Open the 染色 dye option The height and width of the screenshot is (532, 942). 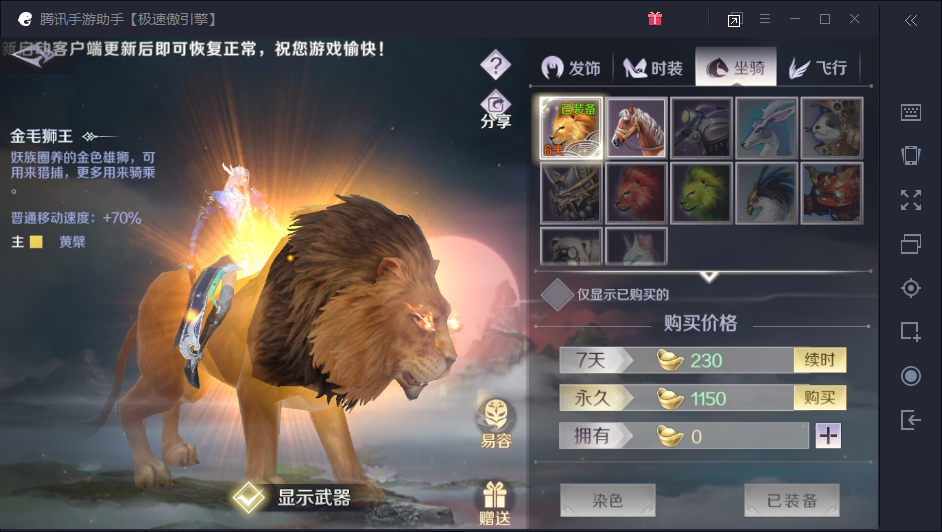coord(607,500)
